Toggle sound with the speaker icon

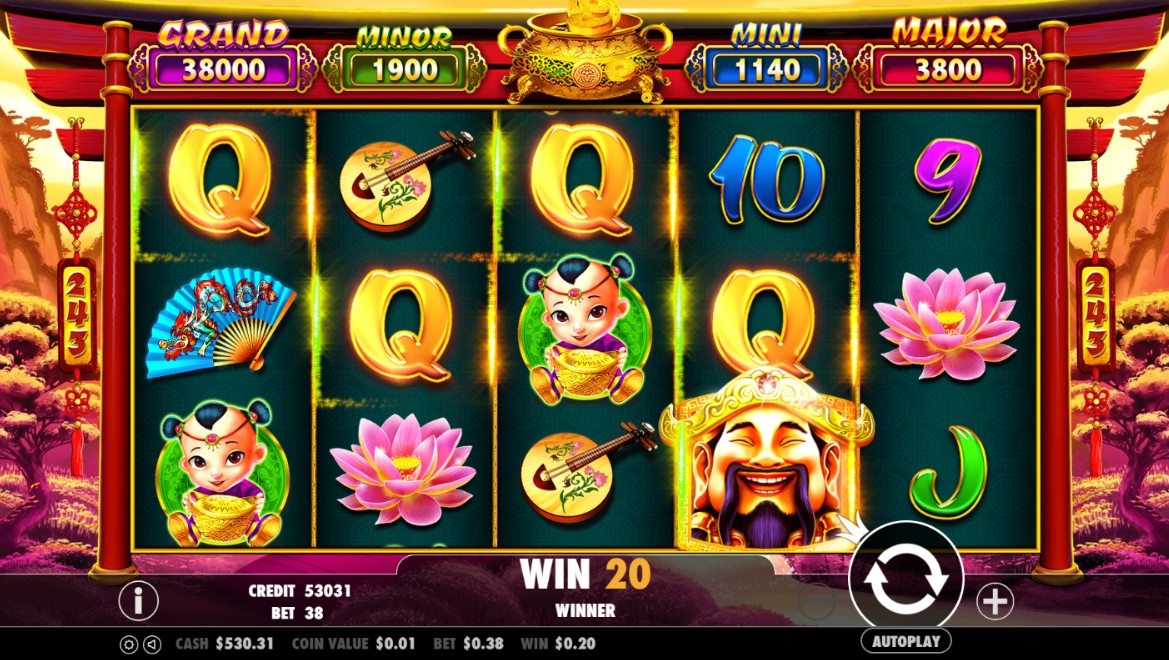click(152, 645)
